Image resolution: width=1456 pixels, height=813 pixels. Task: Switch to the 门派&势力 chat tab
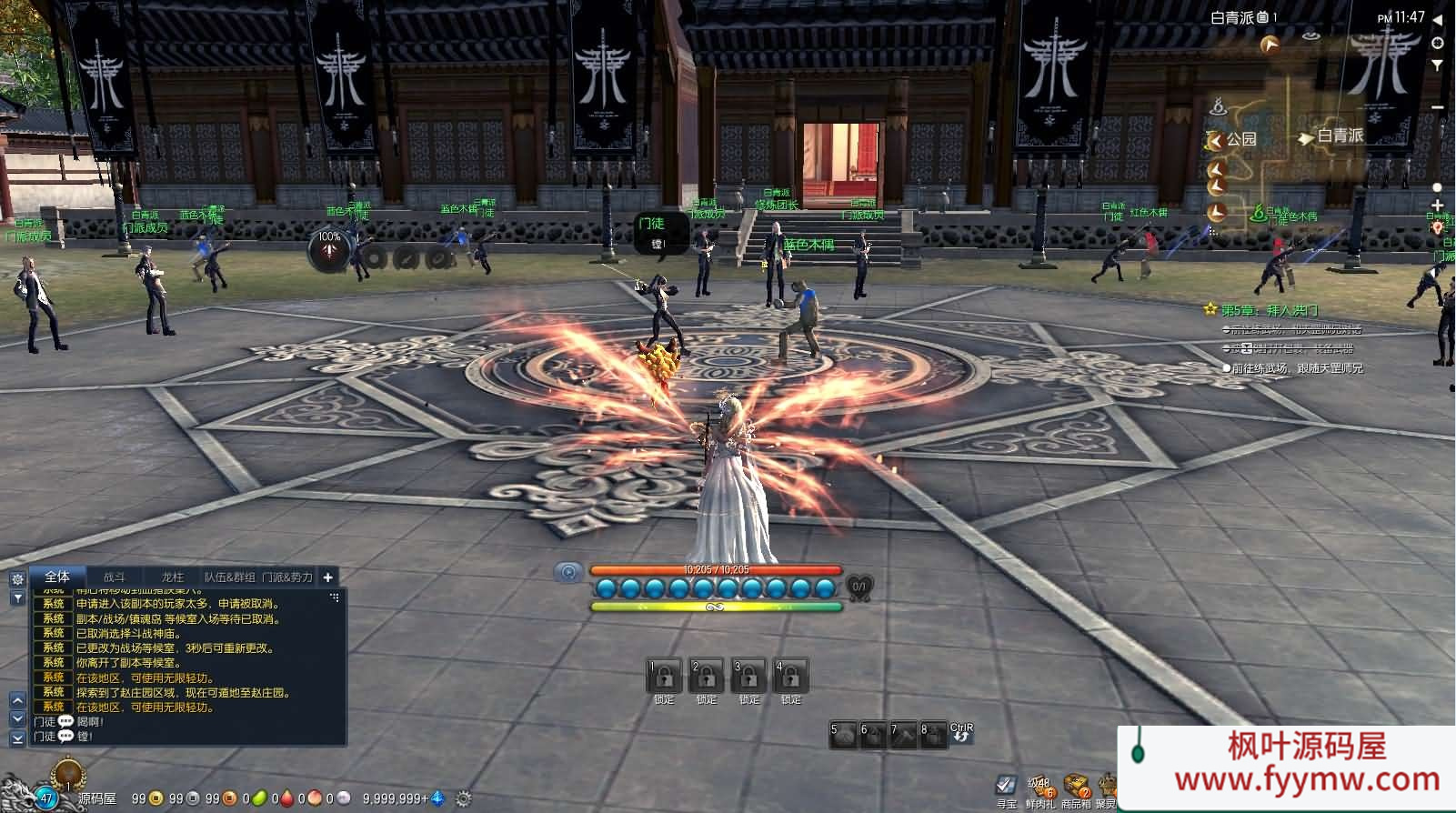click(286, 577)
